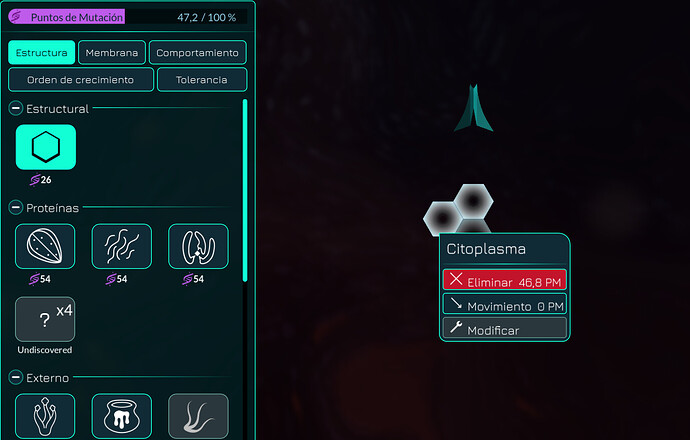This screenshot has width=690, height=440.
Task: Select the third protein icon with curled shapes
Action: (x=198, y=247)
